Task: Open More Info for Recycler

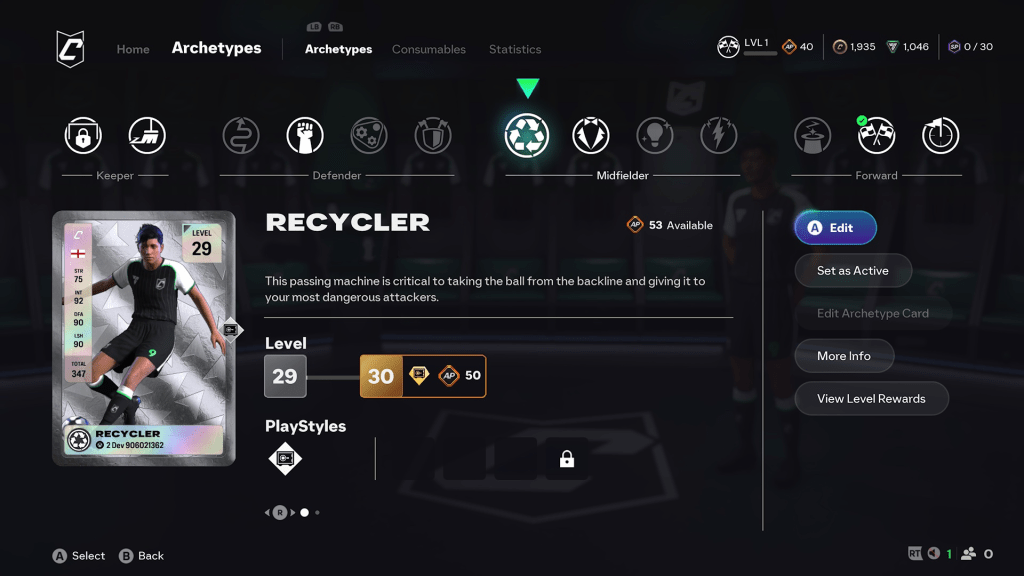Action: click(843, 356)
